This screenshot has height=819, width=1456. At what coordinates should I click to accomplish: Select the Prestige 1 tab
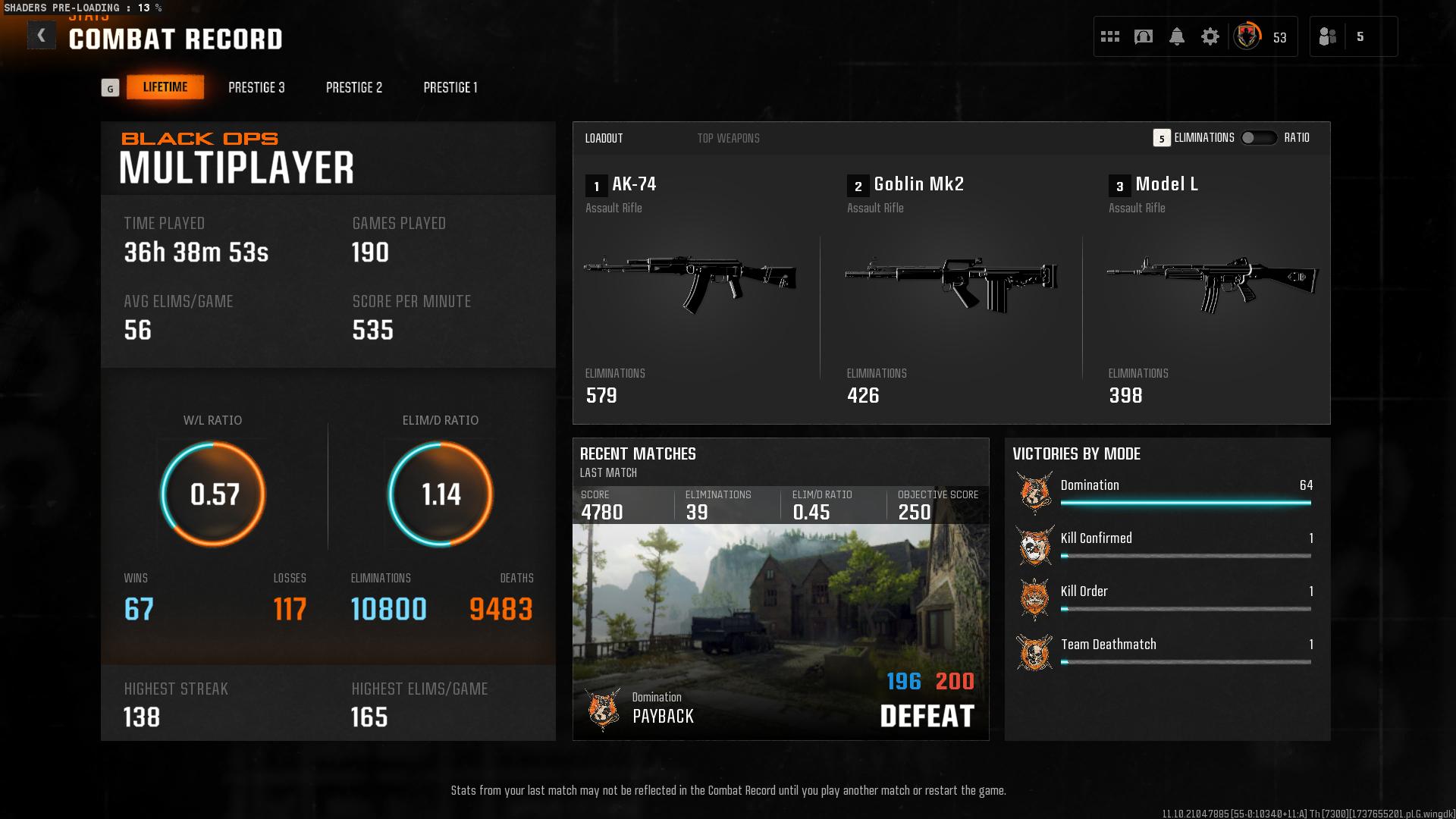pos(450,87)
